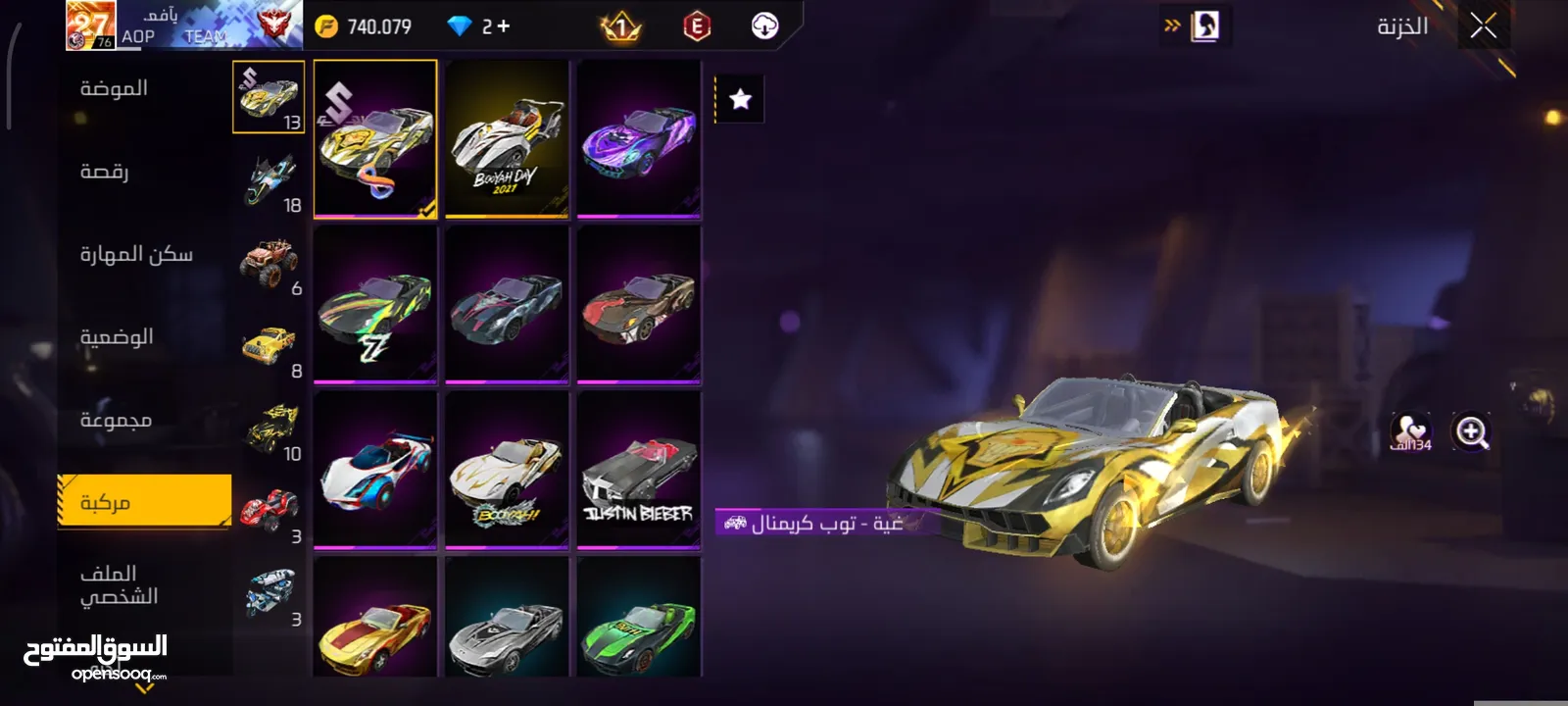This screenshot has width=1568, height=706.
Task: Select the purple neon sports car skin
Action: tap(639, 138)
